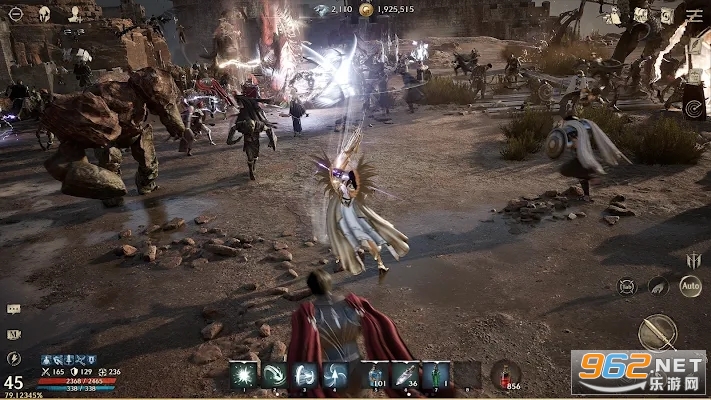
Task: Open the main menu hamburger icon
Action: (x=694, y=13)
